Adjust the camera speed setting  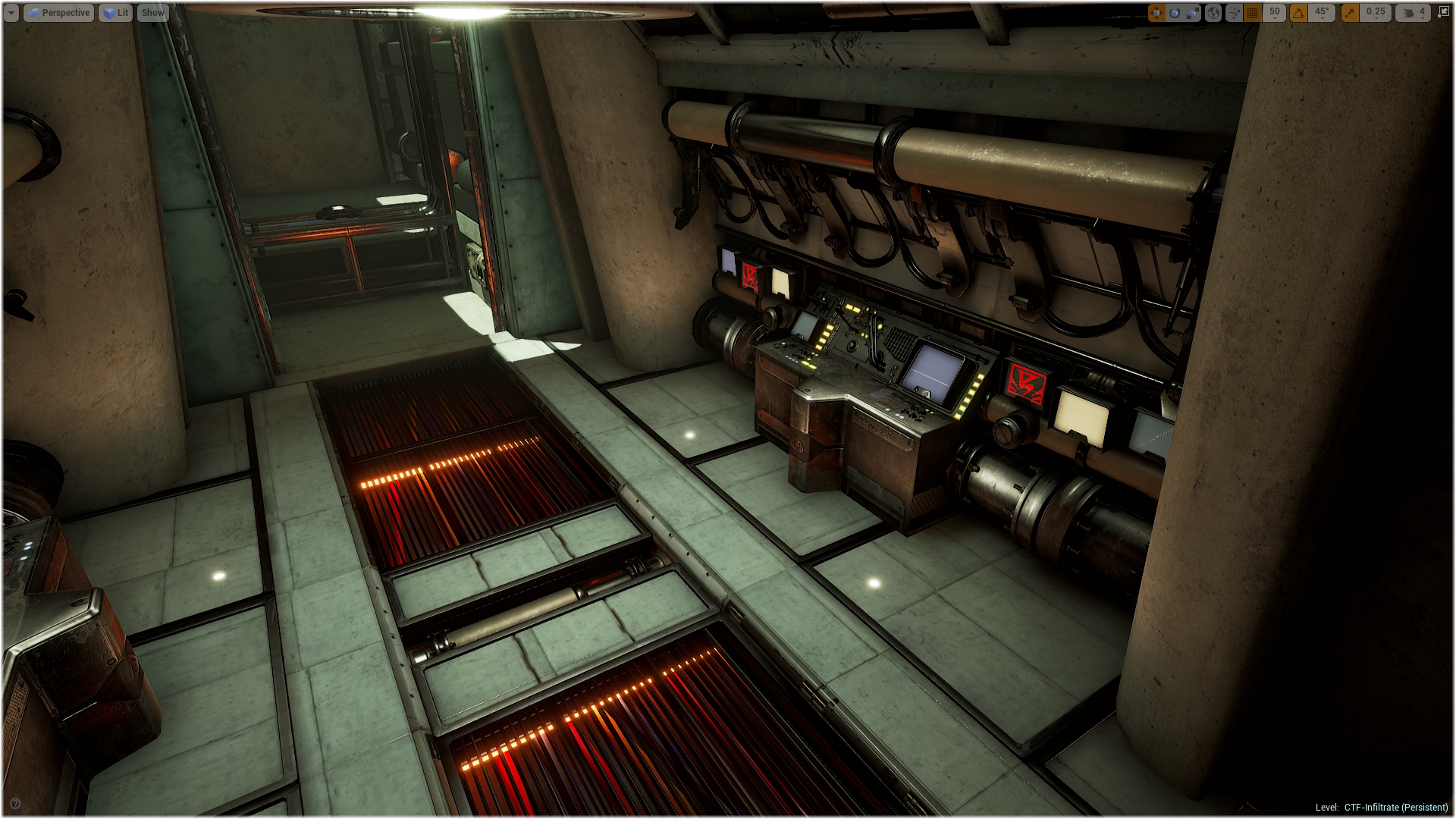pyautogui.click(x=1414, y=13)
